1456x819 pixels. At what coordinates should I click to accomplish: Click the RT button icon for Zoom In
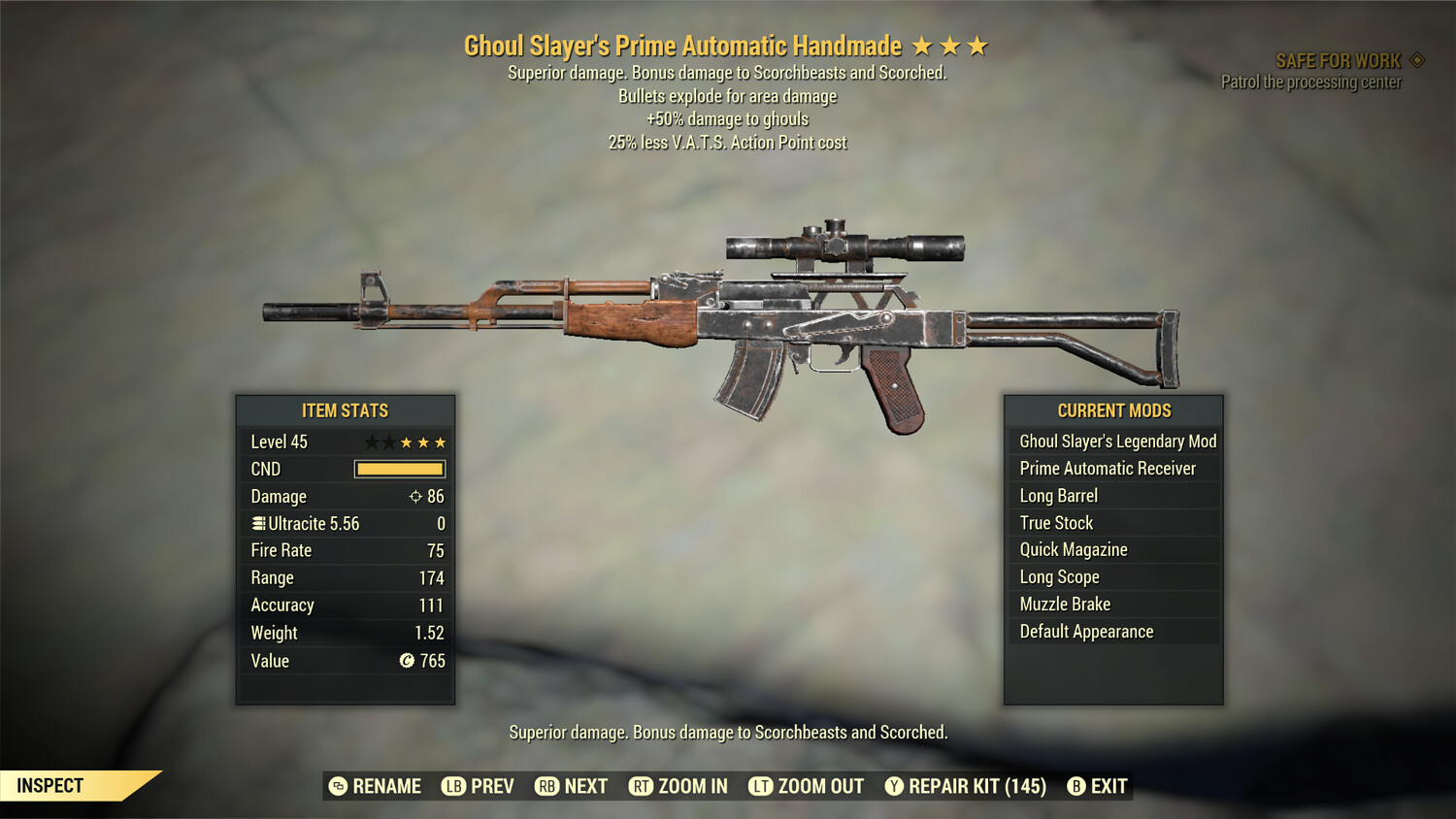click(x=642, y=786)
